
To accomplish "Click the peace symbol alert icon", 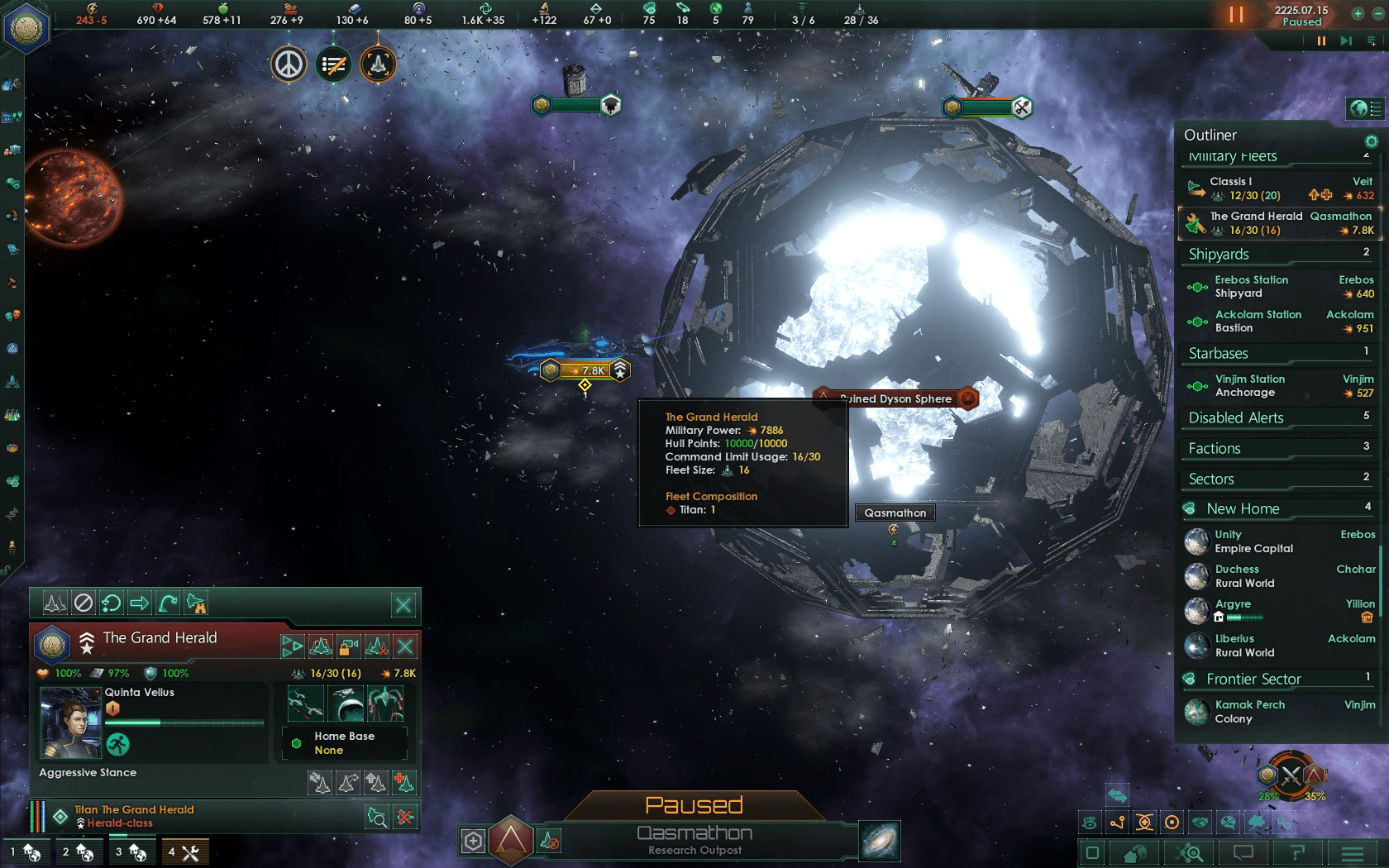I will click(289, 64).
